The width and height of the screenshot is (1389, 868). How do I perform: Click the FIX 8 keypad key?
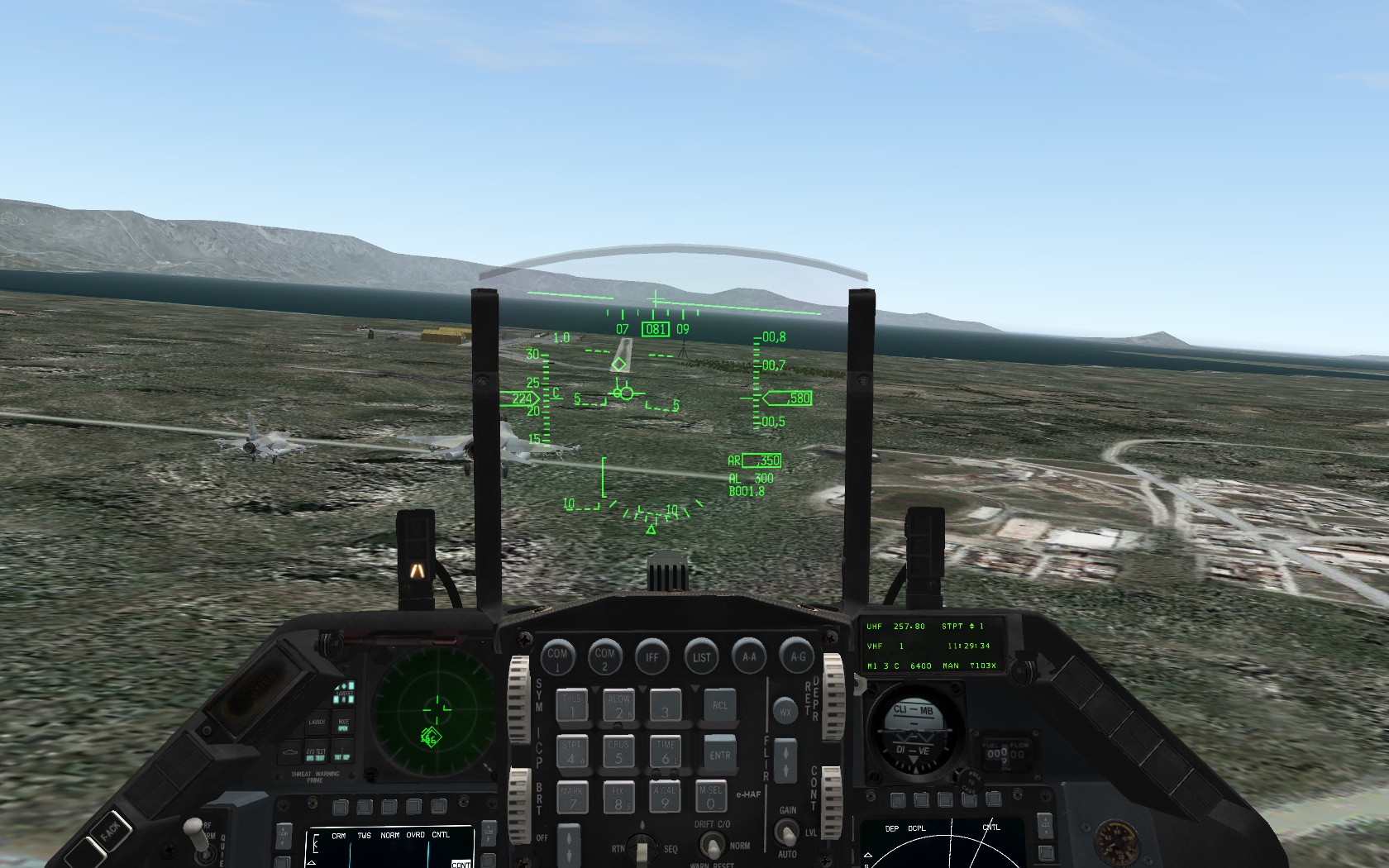(x=618, y=798)
